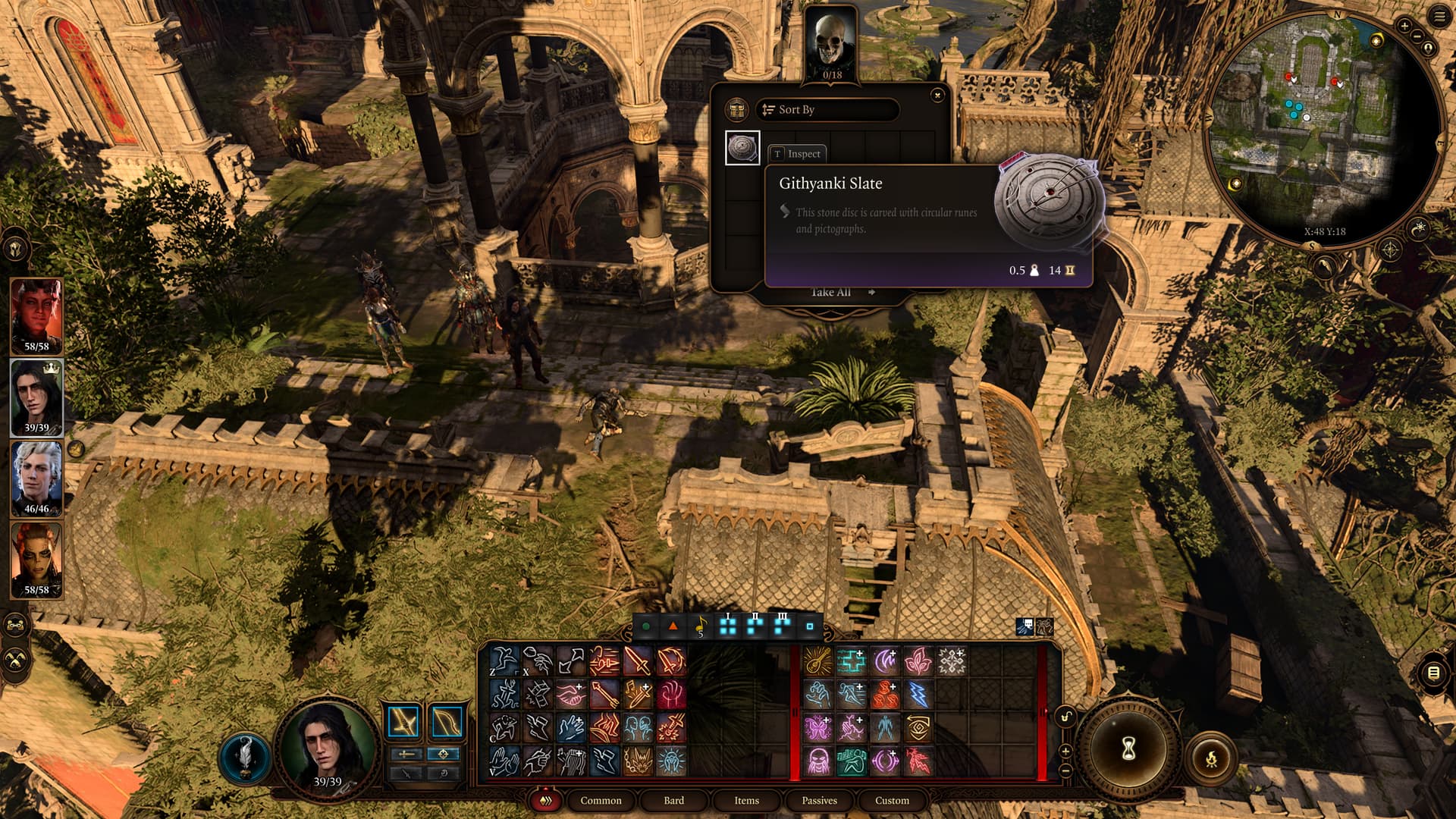Activate the lute bardic spell icon
The width and height of the screenshot is (1456, 819).
click(817, 661)
